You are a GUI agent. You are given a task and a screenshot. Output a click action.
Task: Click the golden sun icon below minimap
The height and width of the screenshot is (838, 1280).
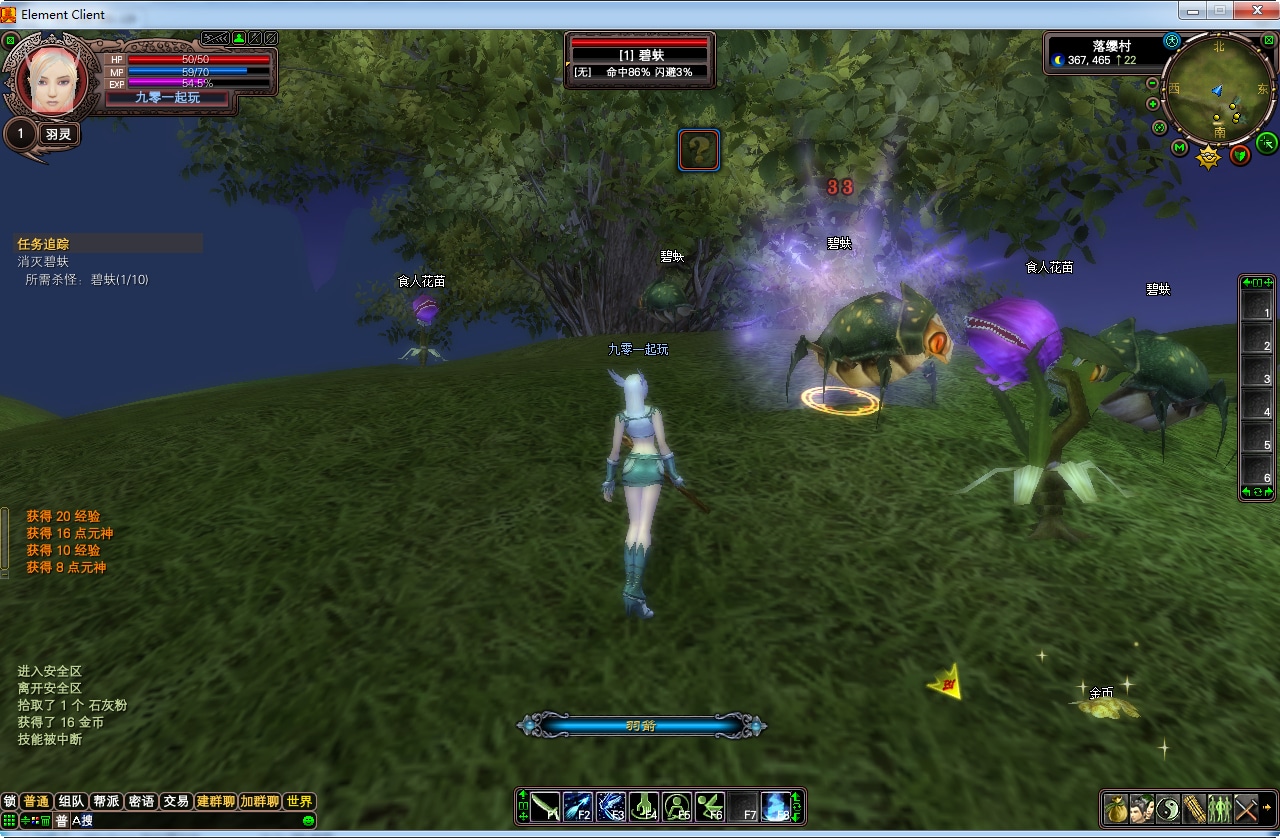[1209, 157]
